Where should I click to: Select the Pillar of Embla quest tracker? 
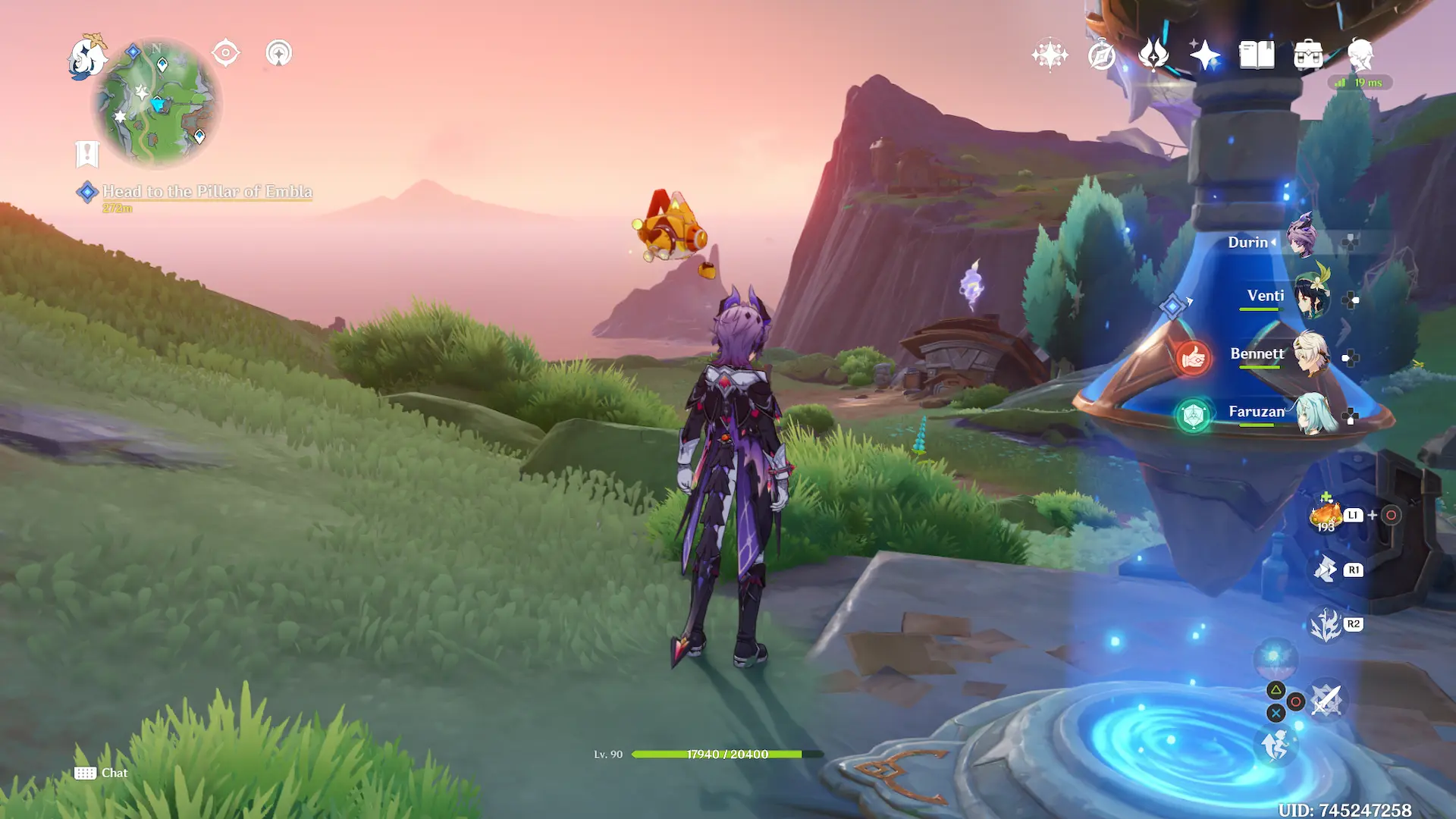coord(206,192)
